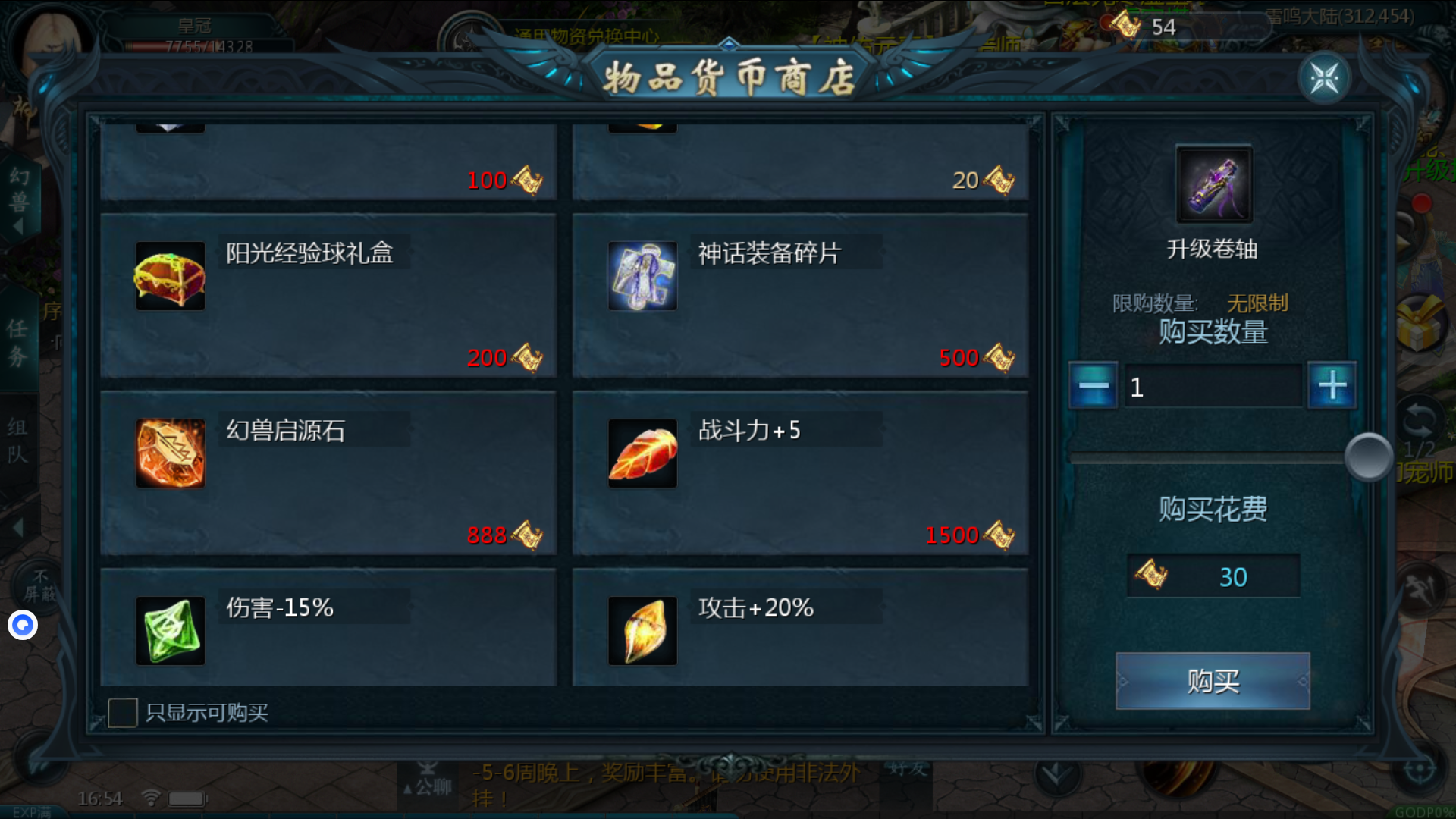
Task: Select the shop item priced 100
Action: point(328,162)
